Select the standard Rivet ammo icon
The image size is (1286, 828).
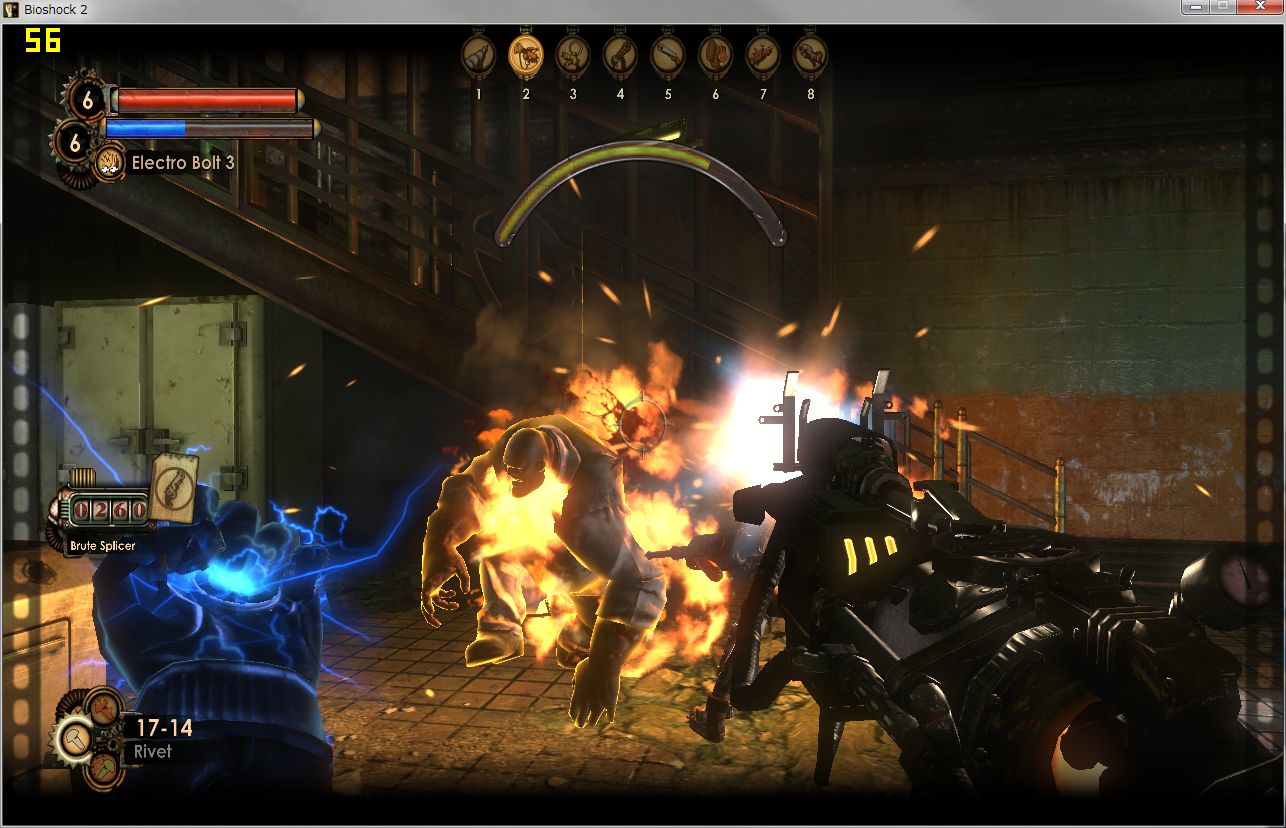point(76,740)
